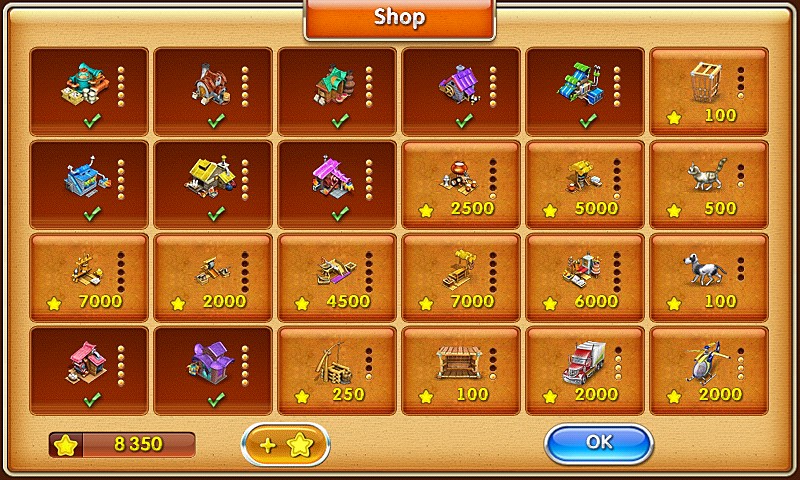Image resolution: width=800 pixels, height=480 pixels.
Task: Select the cat upgrade costing 500
Action: [x=708, y=184]
